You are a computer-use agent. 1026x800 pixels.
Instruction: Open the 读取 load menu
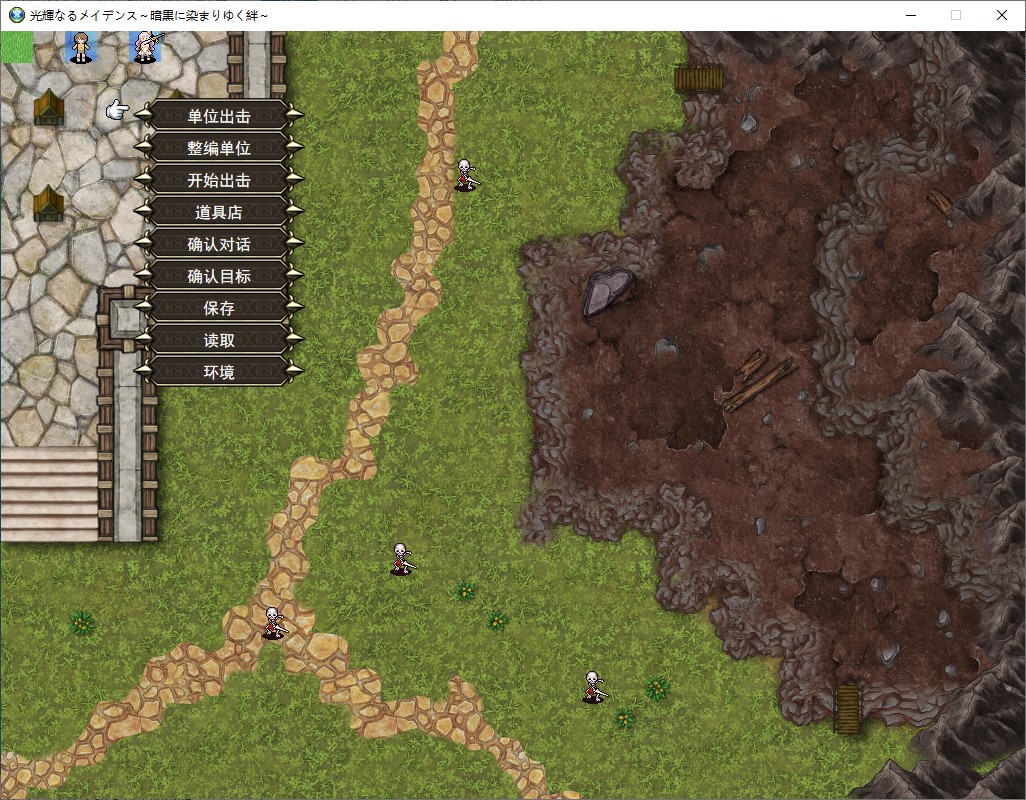click(x=219, y=340)
